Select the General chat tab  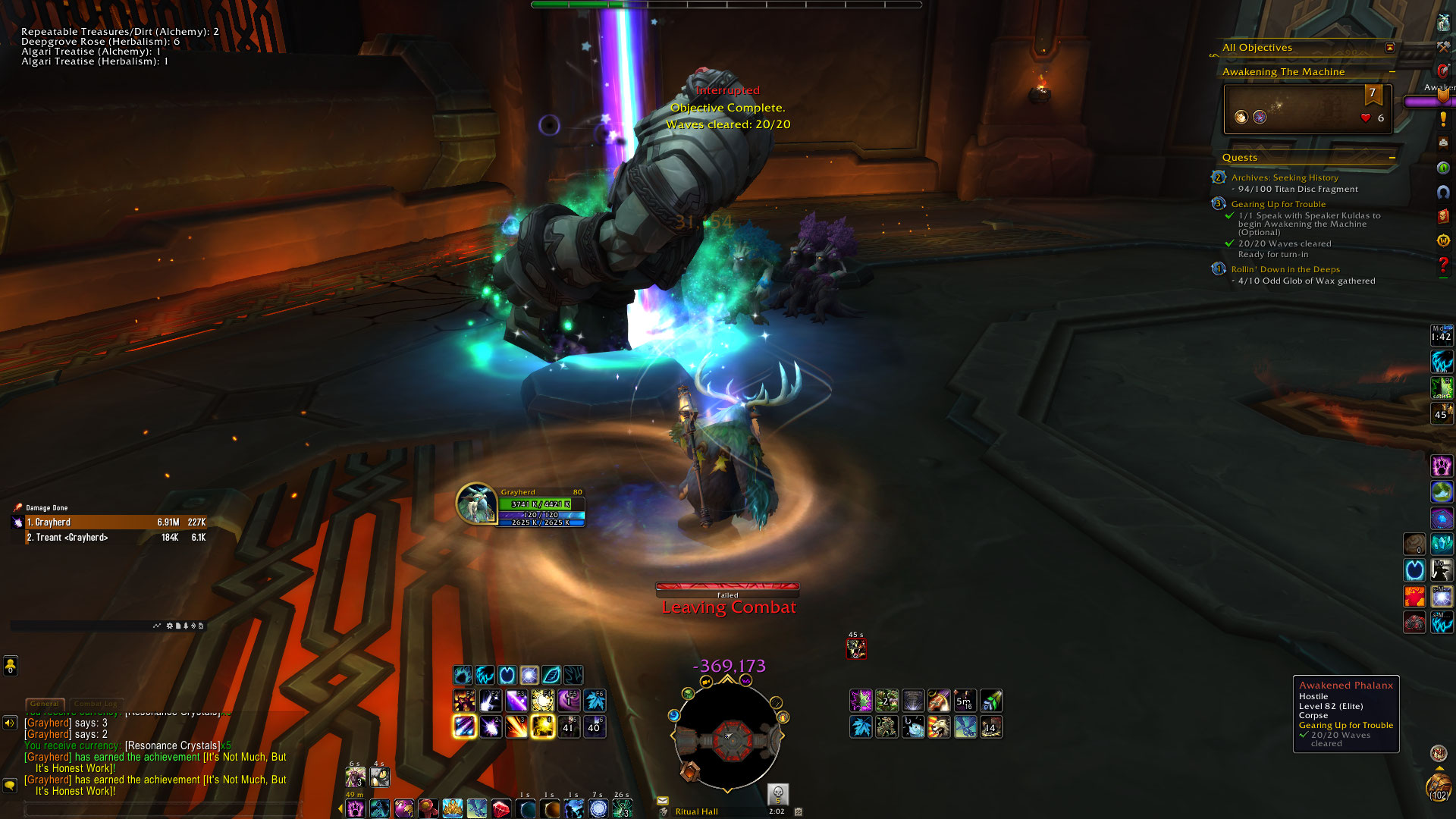(45, 704)
